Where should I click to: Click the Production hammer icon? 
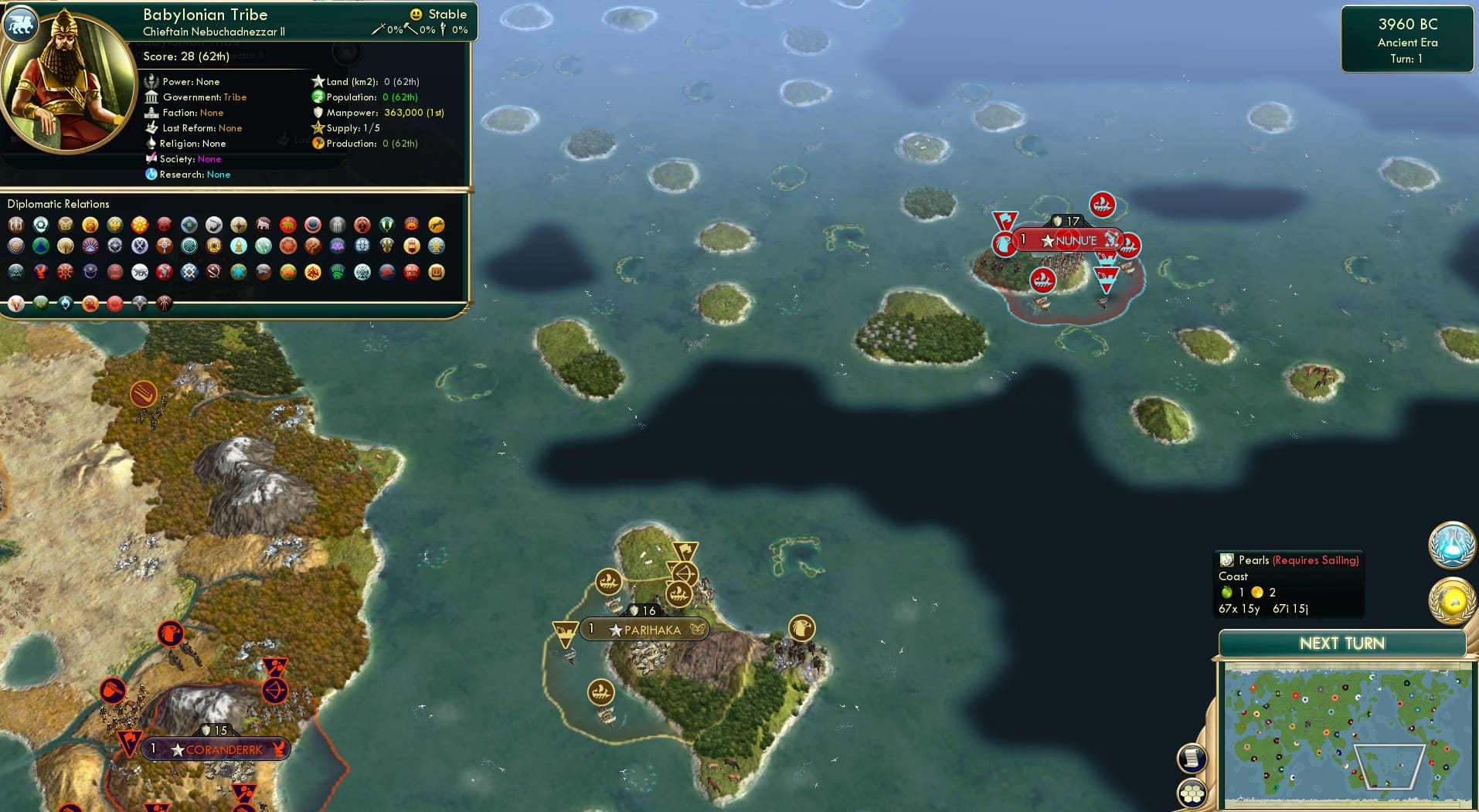(x=316, y=144)
